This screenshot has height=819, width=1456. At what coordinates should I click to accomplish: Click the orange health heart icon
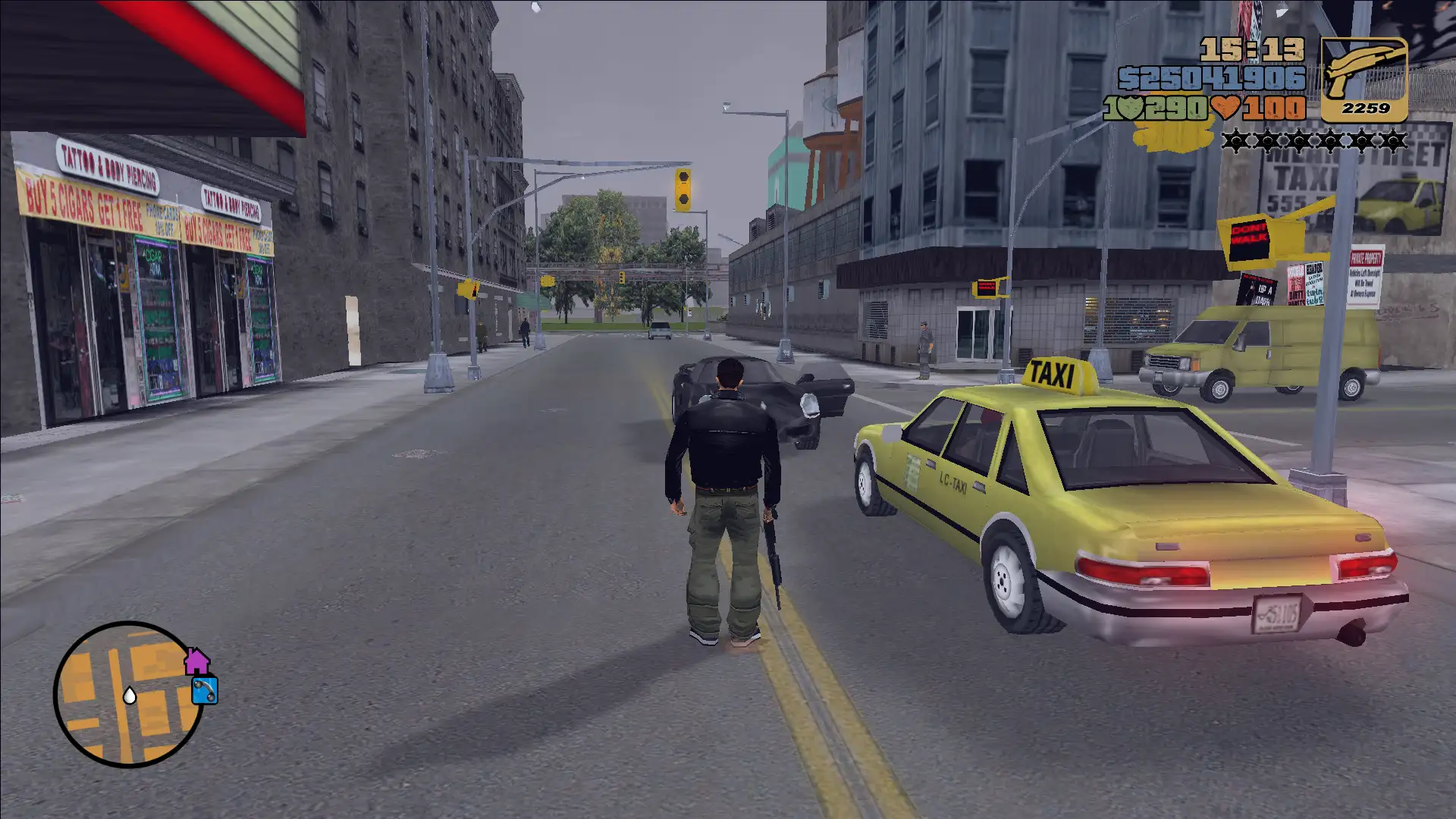(x=1225, y=108)
